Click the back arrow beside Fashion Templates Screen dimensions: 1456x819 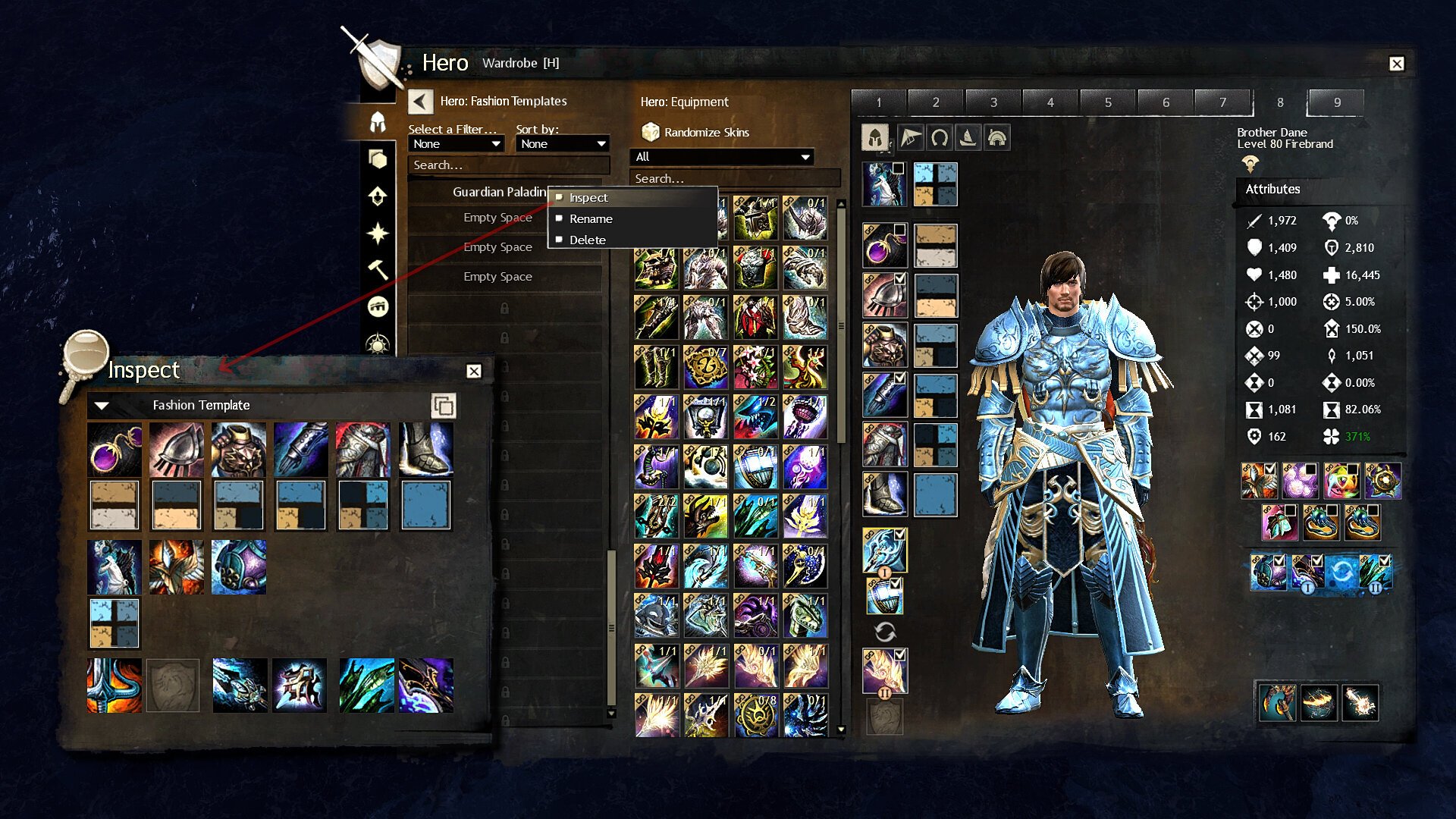coord(420,102)
